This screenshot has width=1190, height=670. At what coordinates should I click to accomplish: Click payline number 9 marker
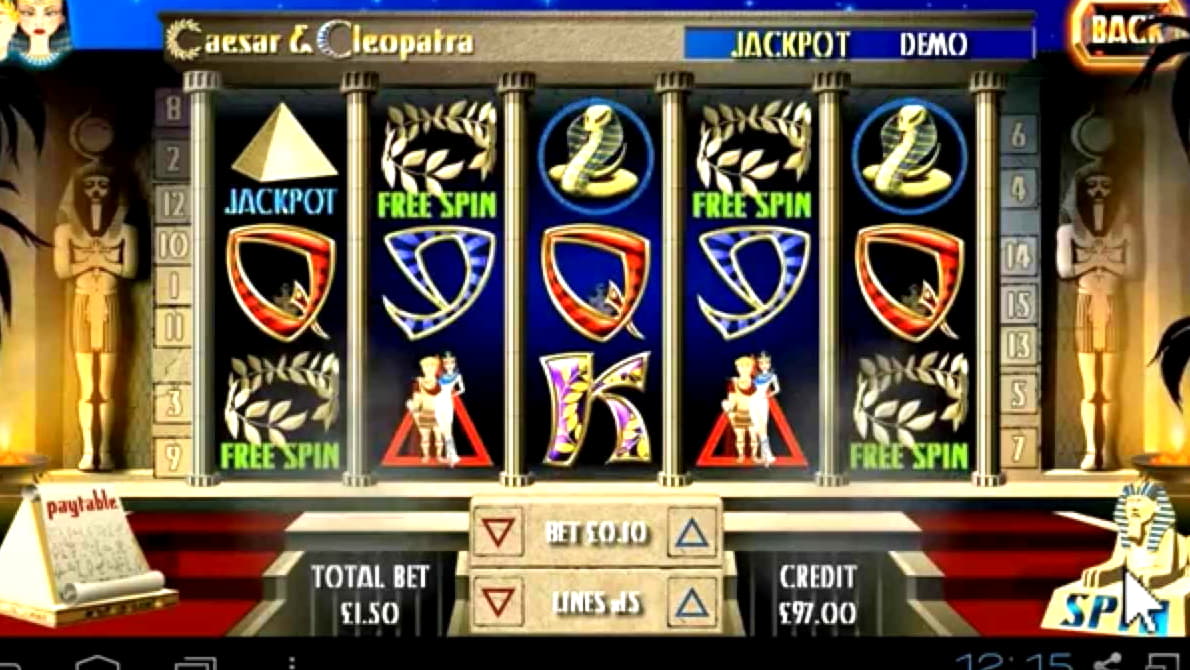click(x=172, y=456)
